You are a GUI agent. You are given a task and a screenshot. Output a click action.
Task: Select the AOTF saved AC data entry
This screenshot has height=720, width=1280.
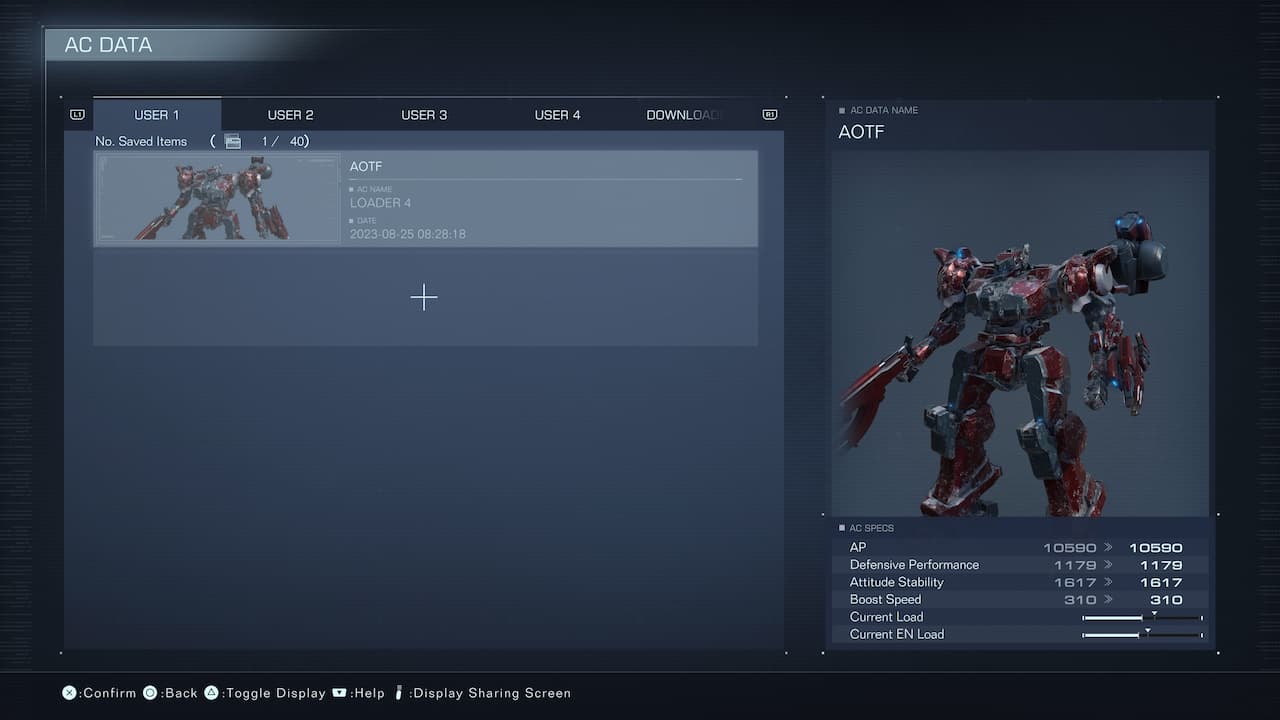545,197
